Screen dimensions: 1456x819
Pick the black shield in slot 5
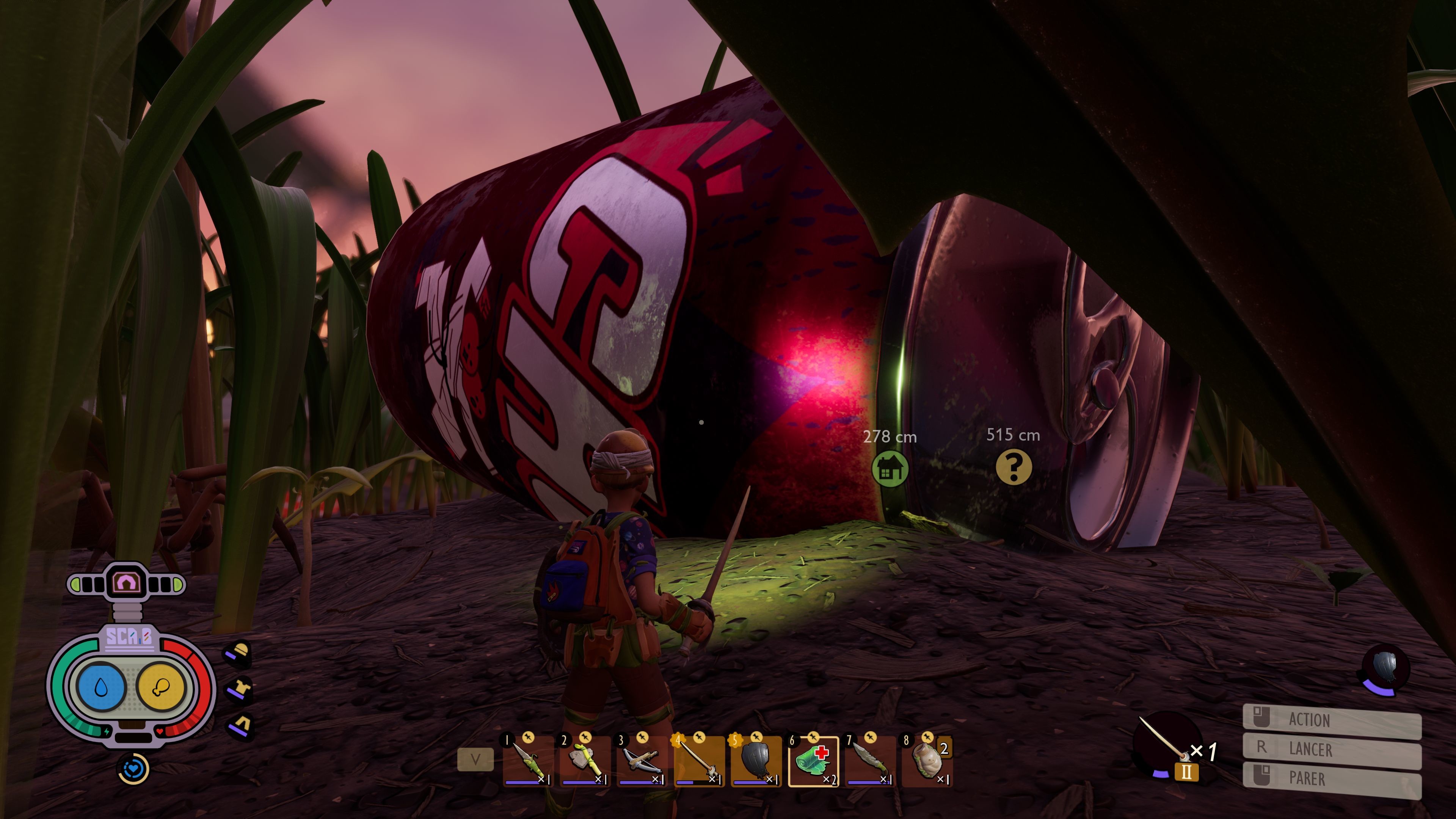[756, 761]
